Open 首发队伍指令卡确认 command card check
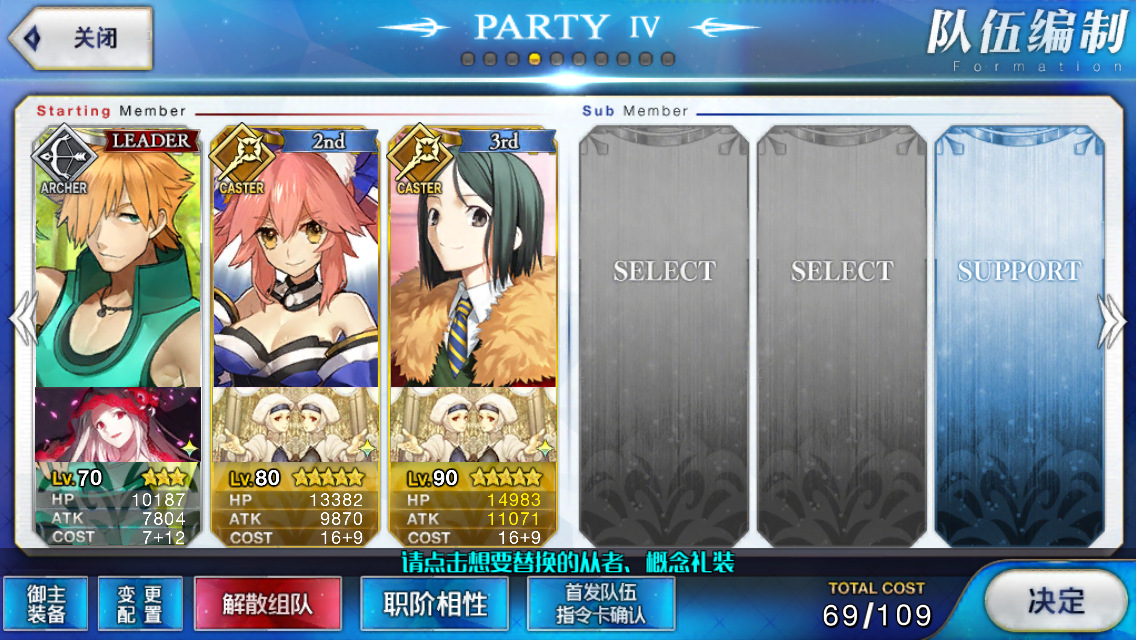Image resolution: width=1136 pixels, height=640 pixels. click(x=601, y=604)
